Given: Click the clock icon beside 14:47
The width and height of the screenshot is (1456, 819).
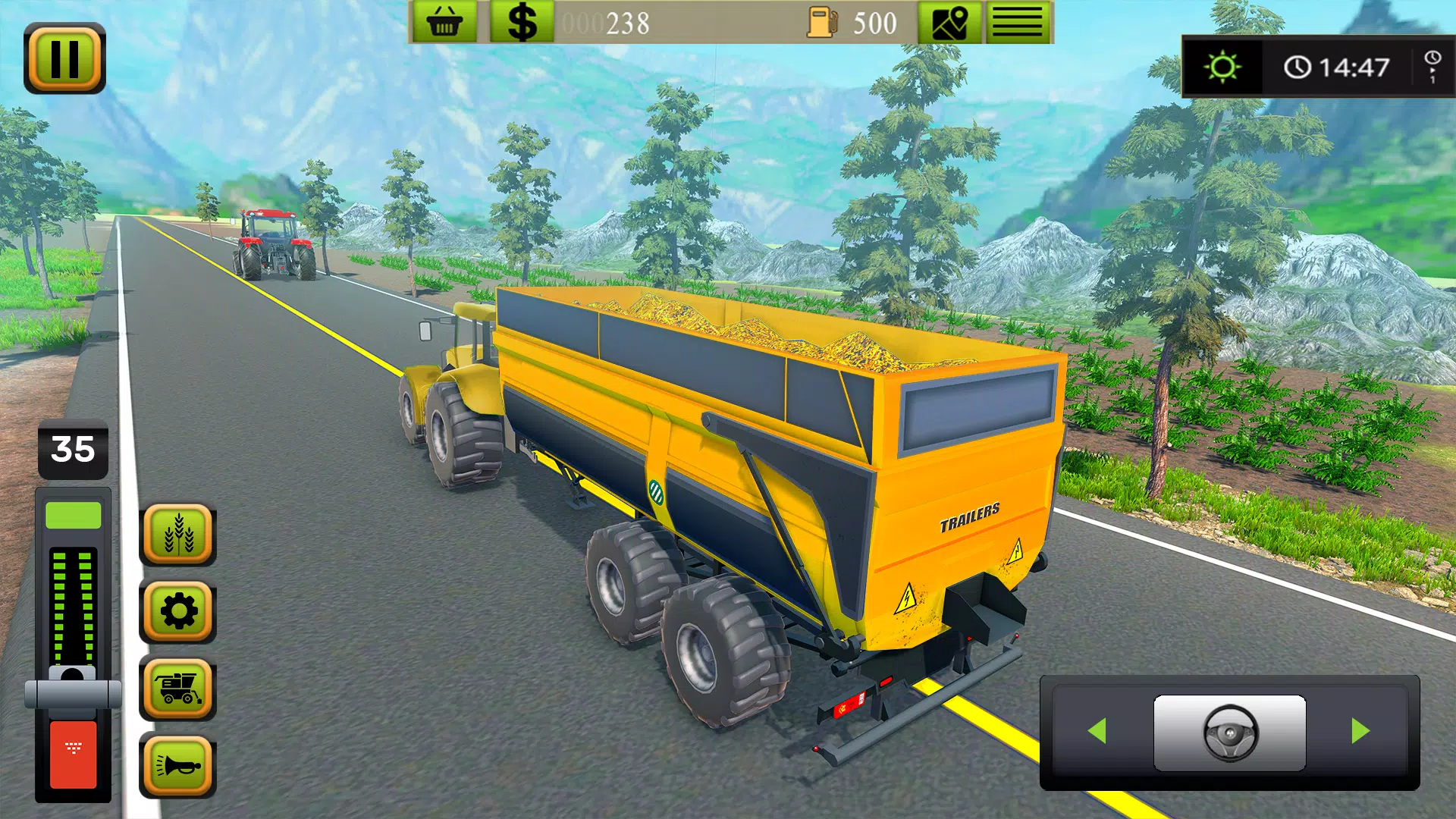Looking at the screenshot, I should tap(1298, 67).
